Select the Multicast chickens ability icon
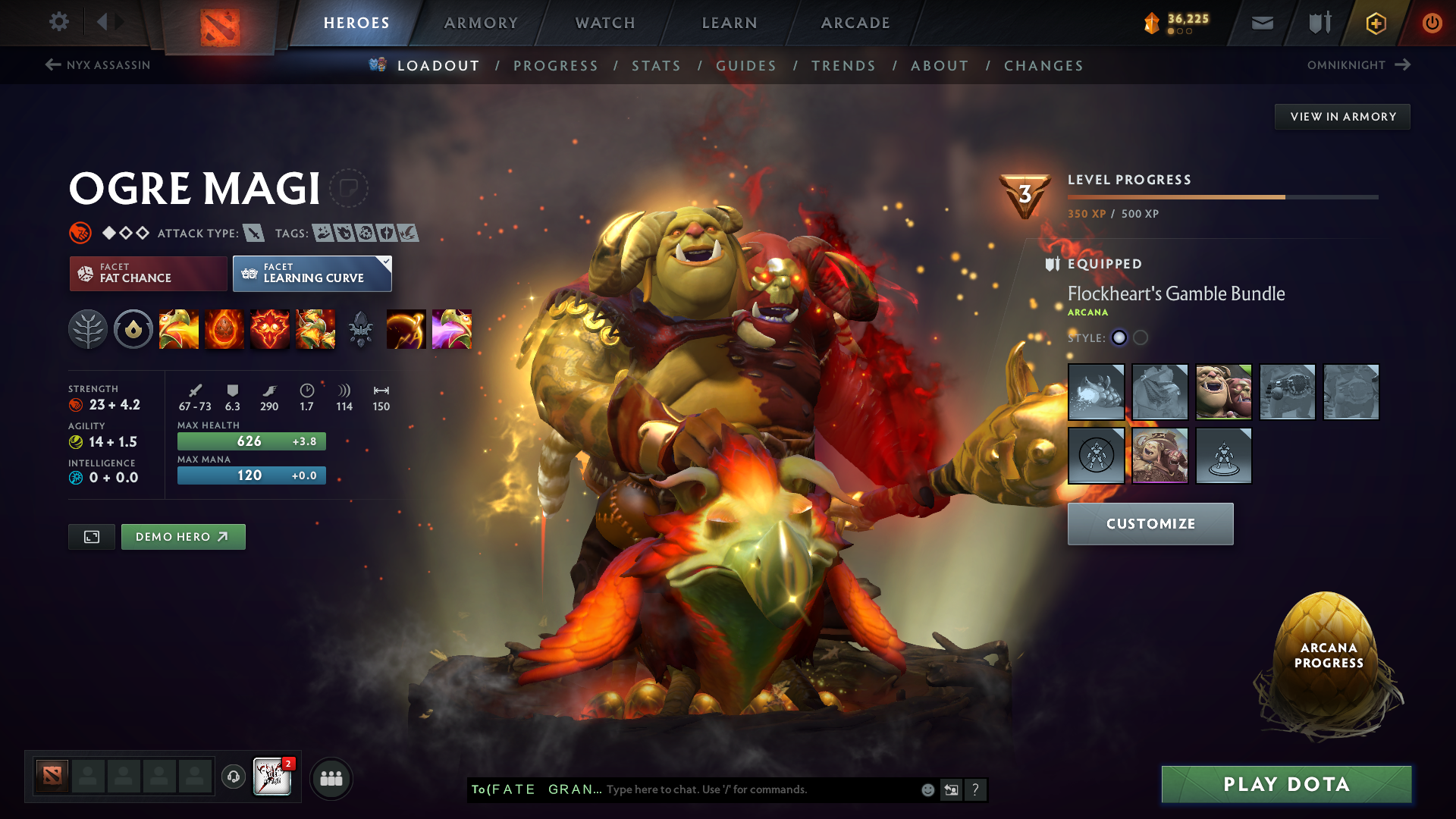Image resolution: width=1456 pixels, height=819 pixels. (315, 329)
